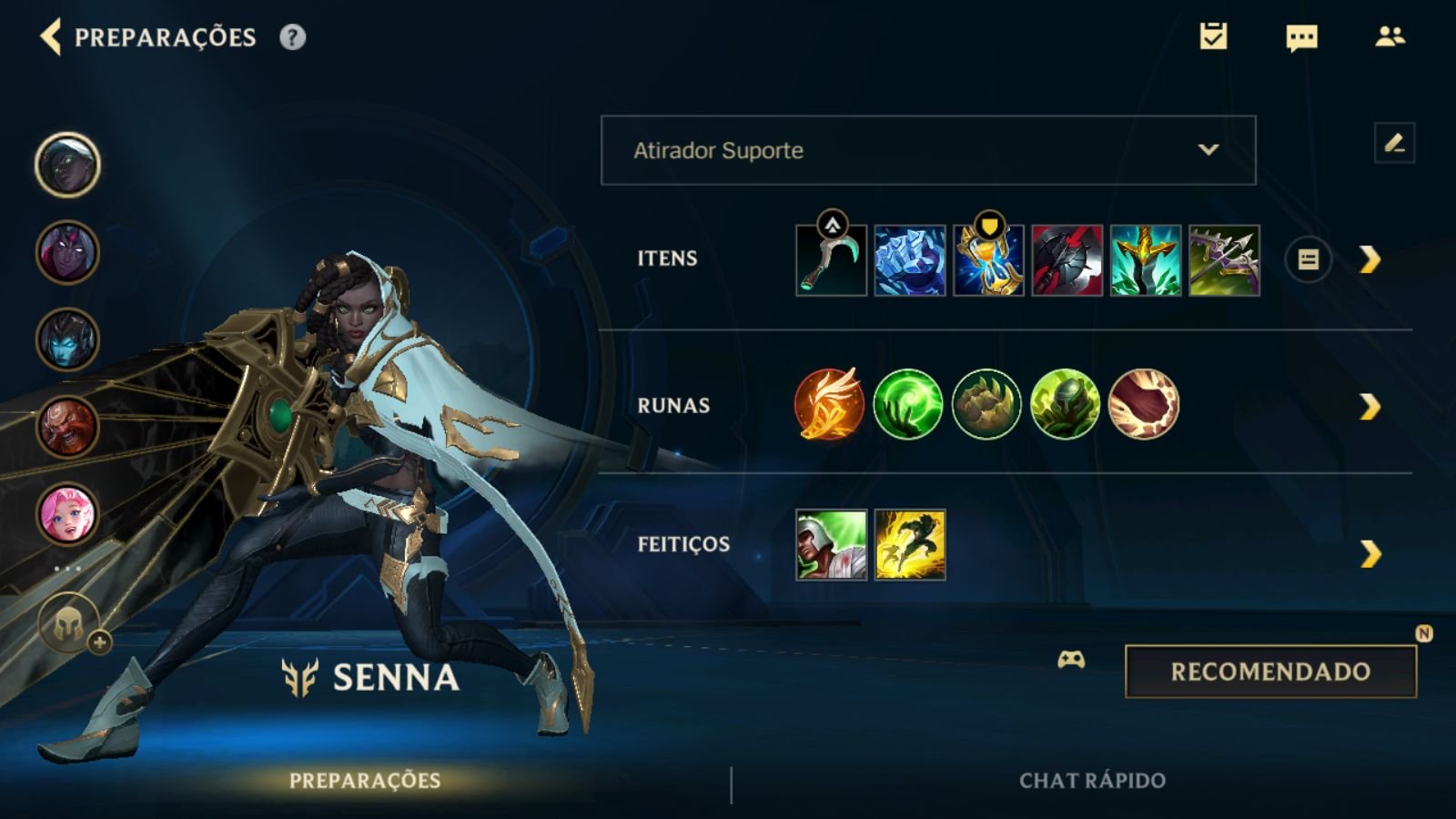Image resolution: width=1456 pixels, height=819 pixels.
Task: Click the Recomendado button
Action: tap(1270, 672)
